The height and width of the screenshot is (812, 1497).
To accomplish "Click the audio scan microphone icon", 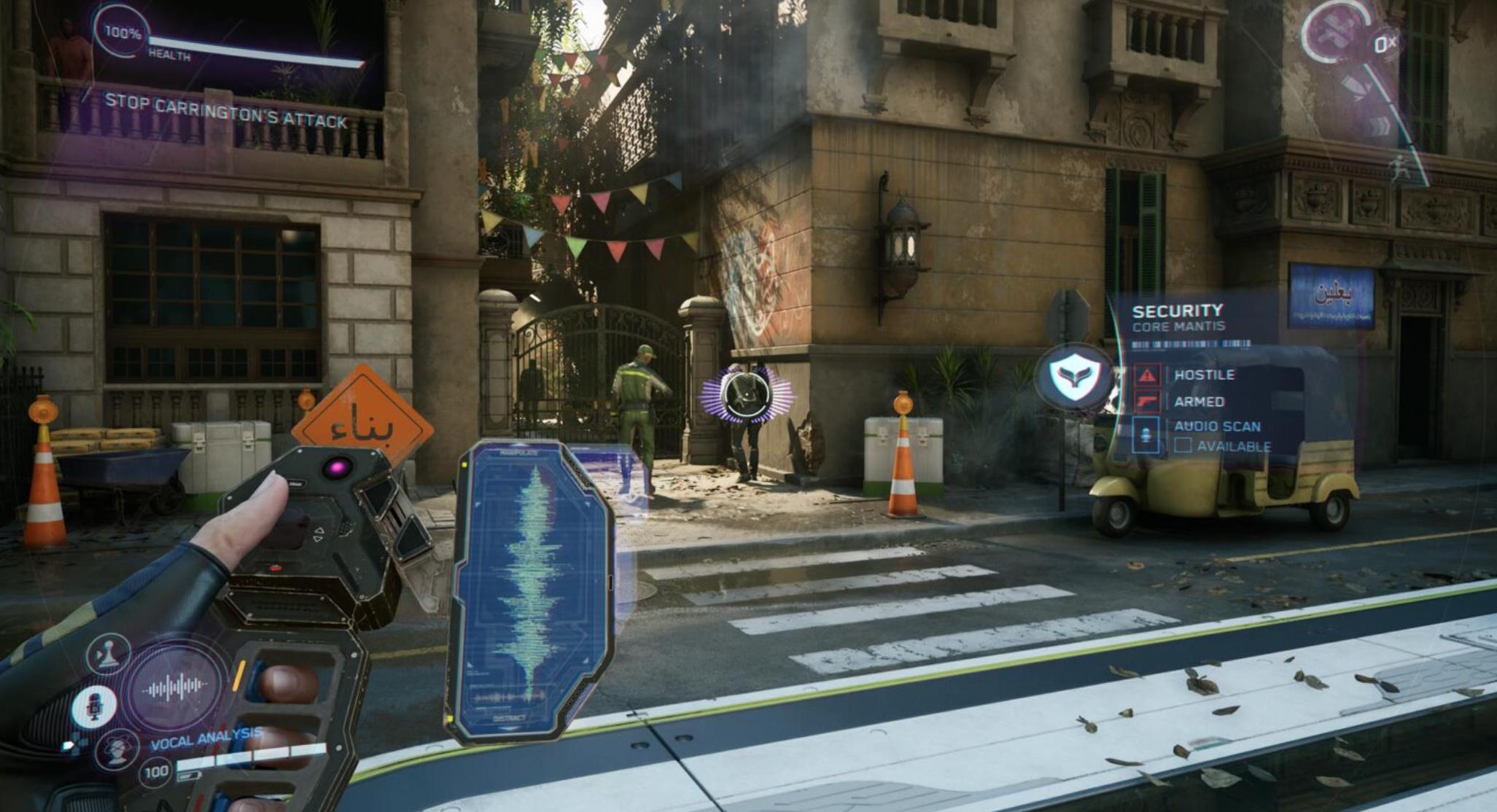I will tap(1146, 435).
